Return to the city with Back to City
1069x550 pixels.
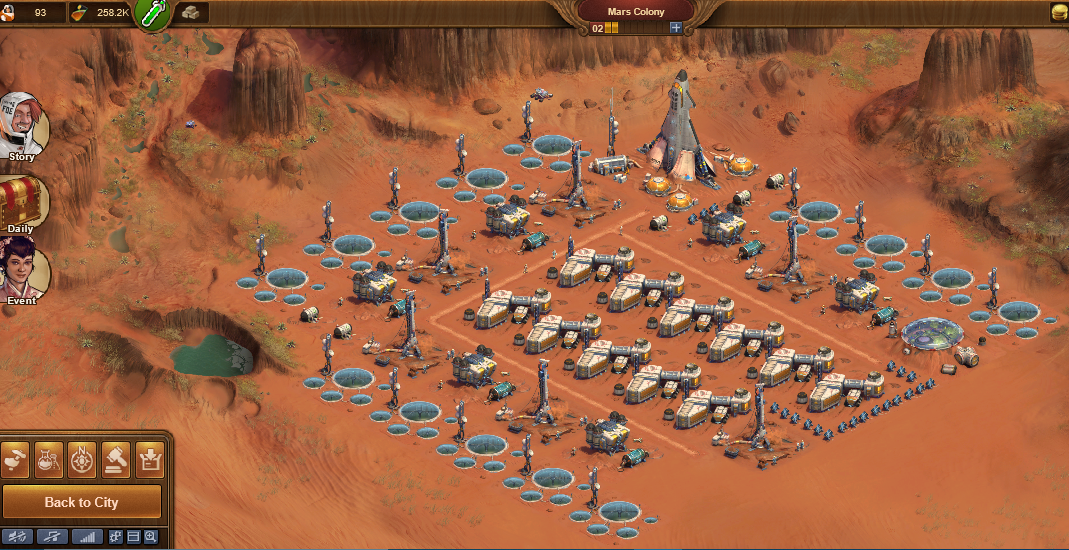[81, 502]
